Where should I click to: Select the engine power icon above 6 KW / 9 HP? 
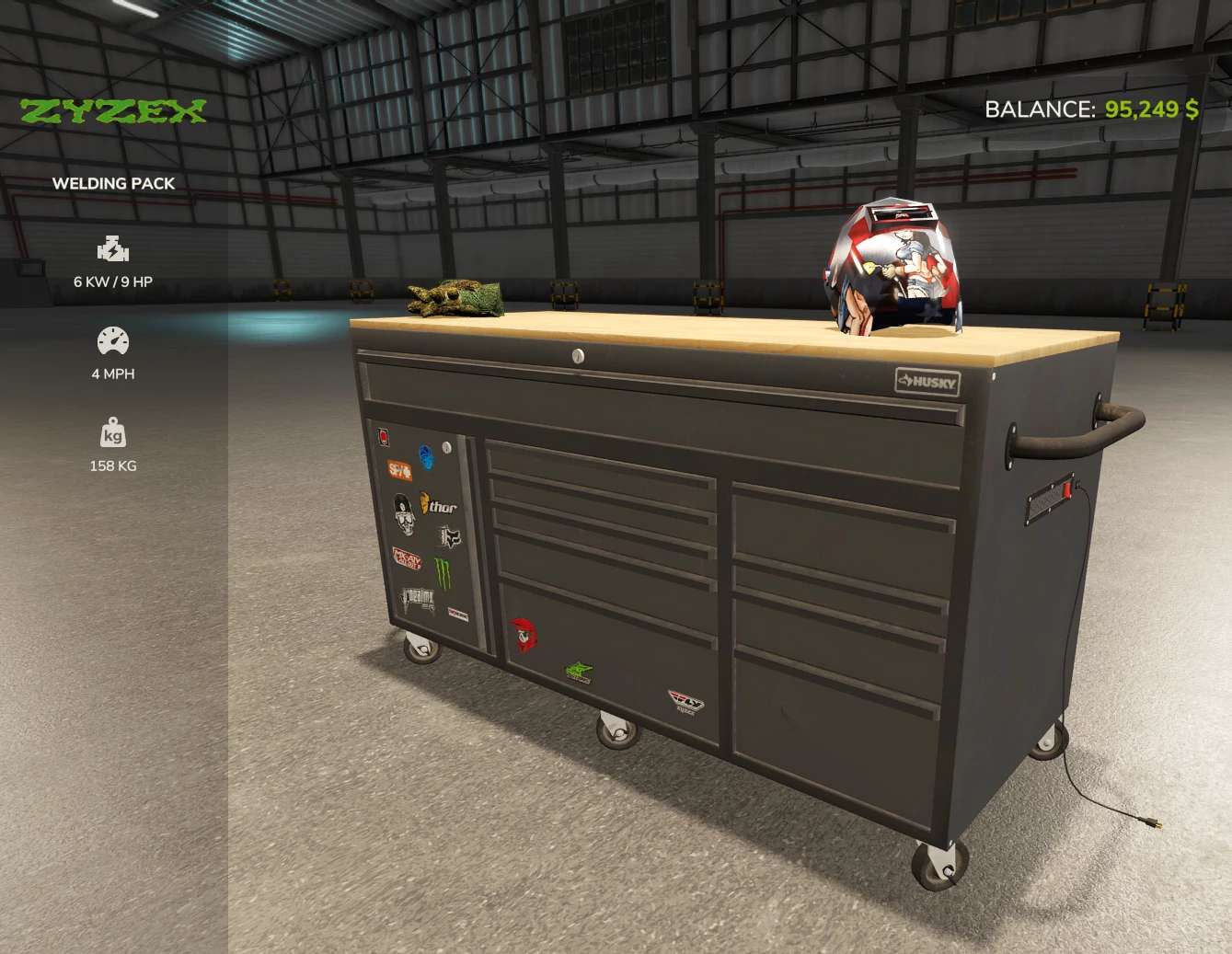[112, 248]
